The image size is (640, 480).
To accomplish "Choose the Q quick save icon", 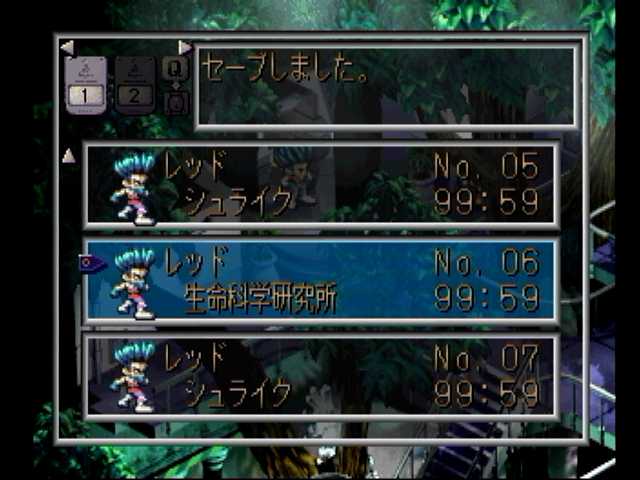I will 174,68.
